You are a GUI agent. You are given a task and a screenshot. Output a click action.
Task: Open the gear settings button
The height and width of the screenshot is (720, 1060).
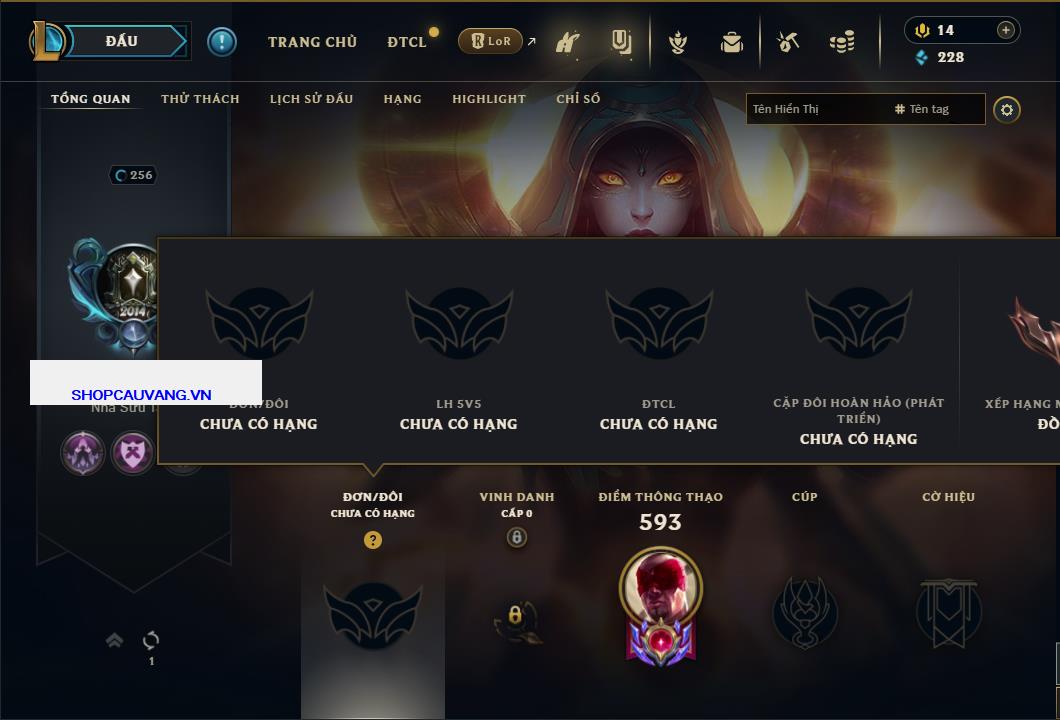[x=1007, y=109]
